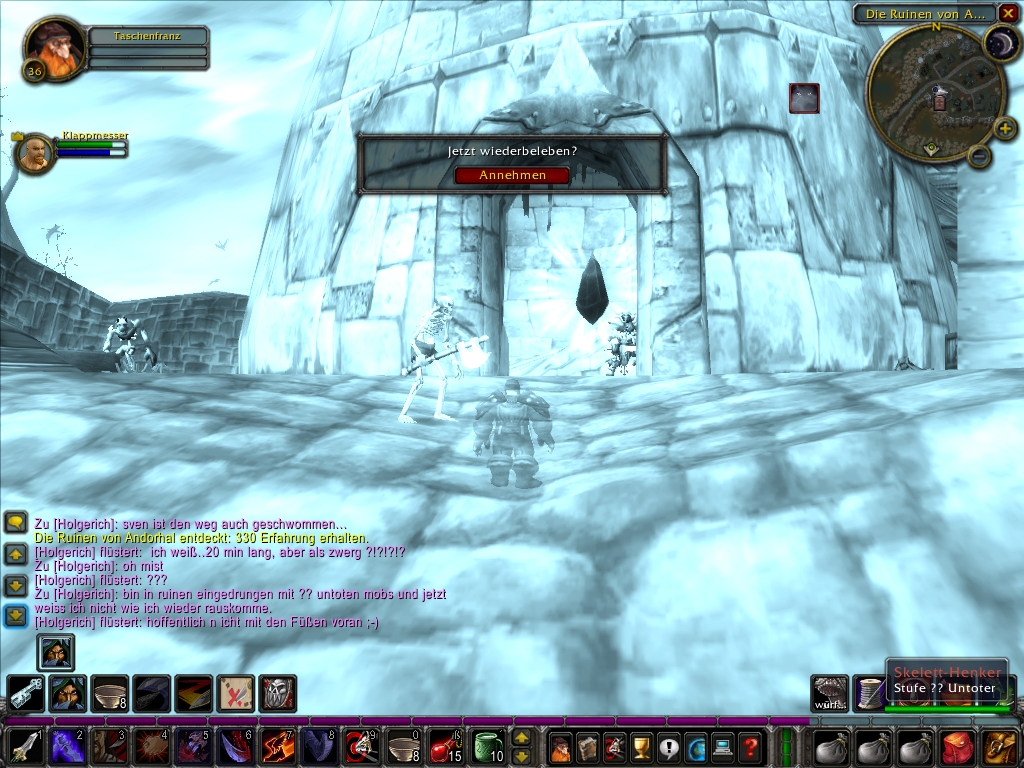Viewport: 1024px width, 768px height.
Task: Open the brown leather main backpack
Action: [x=999, y=747]
